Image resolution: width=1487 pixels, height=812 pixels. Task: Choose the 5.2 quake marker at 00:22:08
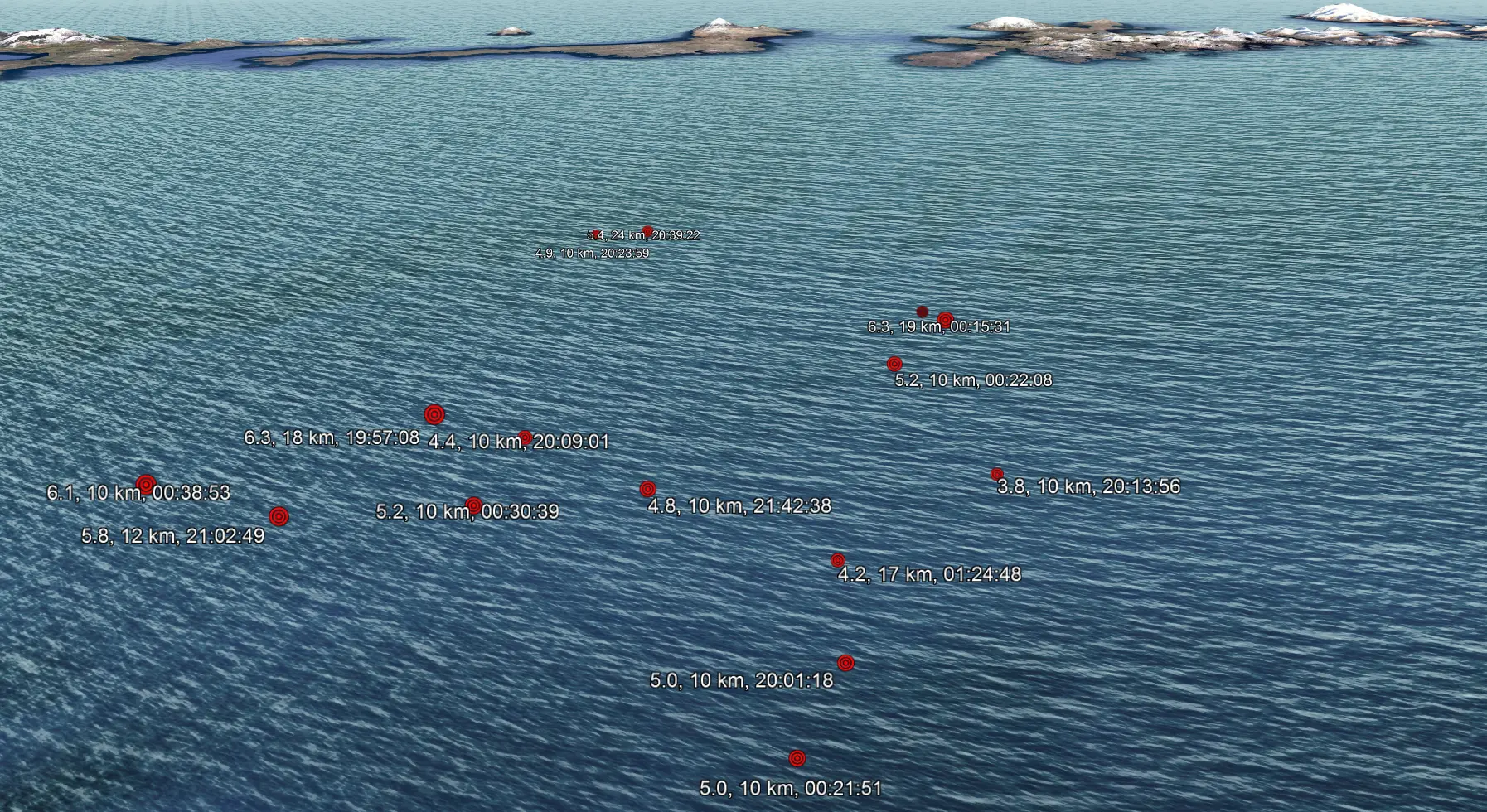894,364
